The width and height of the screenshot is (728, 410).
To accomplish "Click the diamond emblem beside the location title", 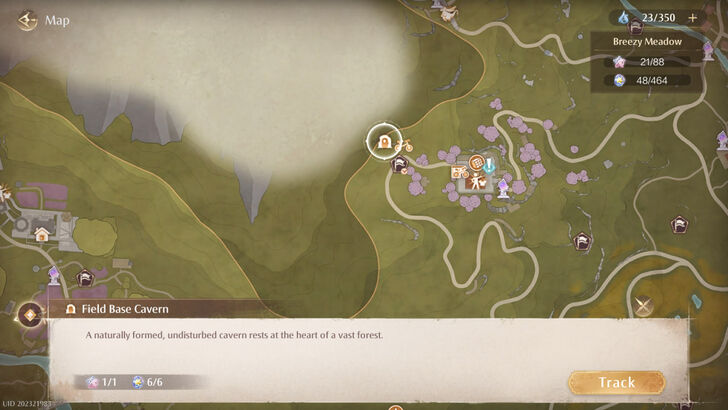I will pyautogui.click(x=30, y=314).
